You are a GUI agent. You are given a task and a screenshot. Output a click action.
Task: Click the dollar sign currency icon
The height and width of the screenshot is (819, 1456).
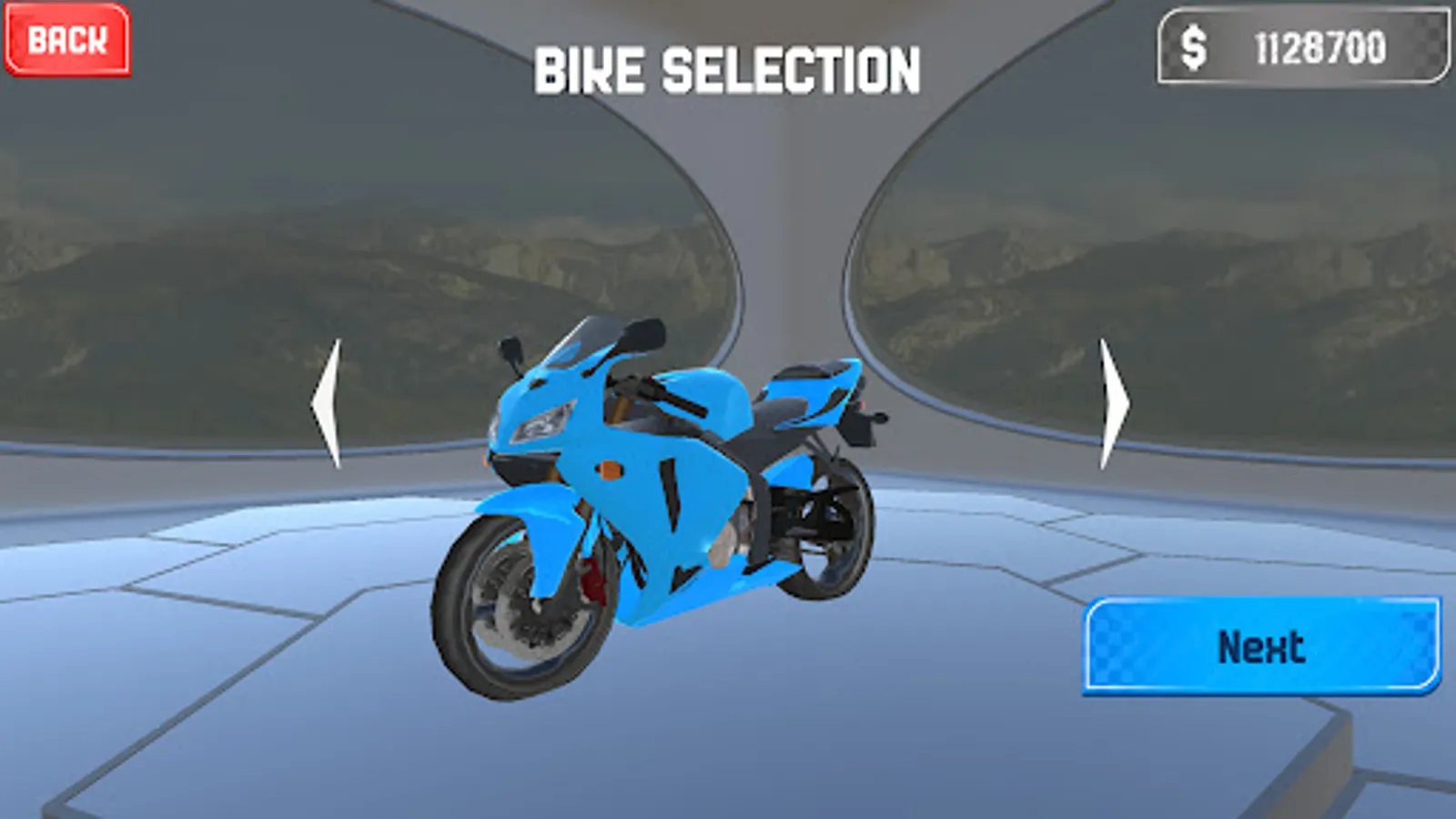click(1193, 43)
